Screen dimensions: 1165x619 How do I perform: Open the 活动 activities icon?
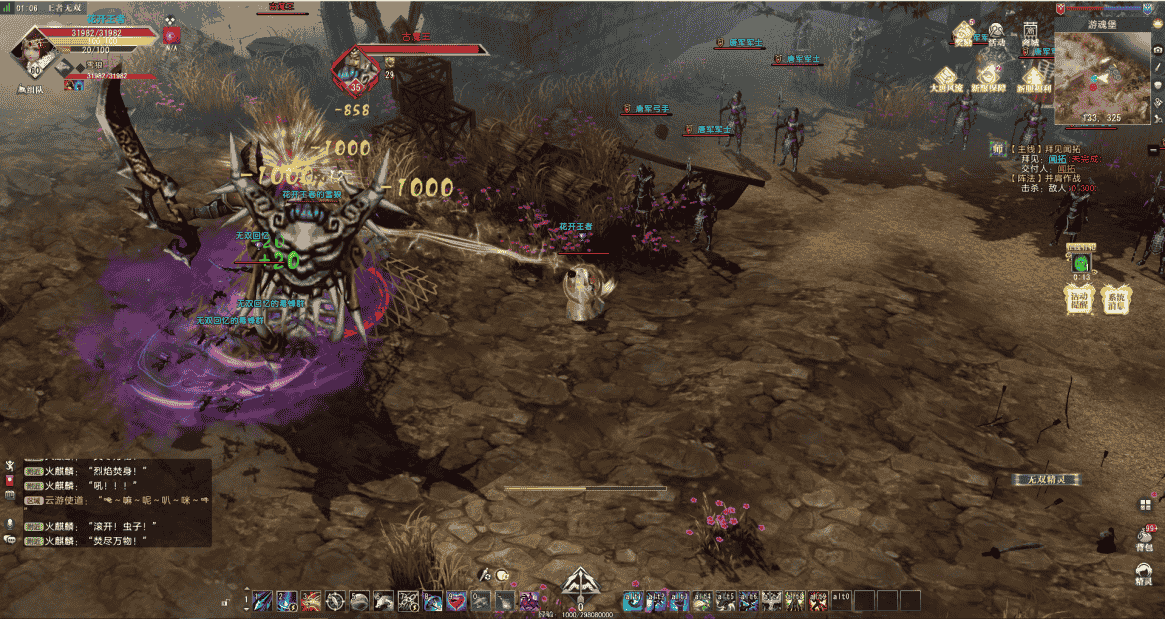997,35
